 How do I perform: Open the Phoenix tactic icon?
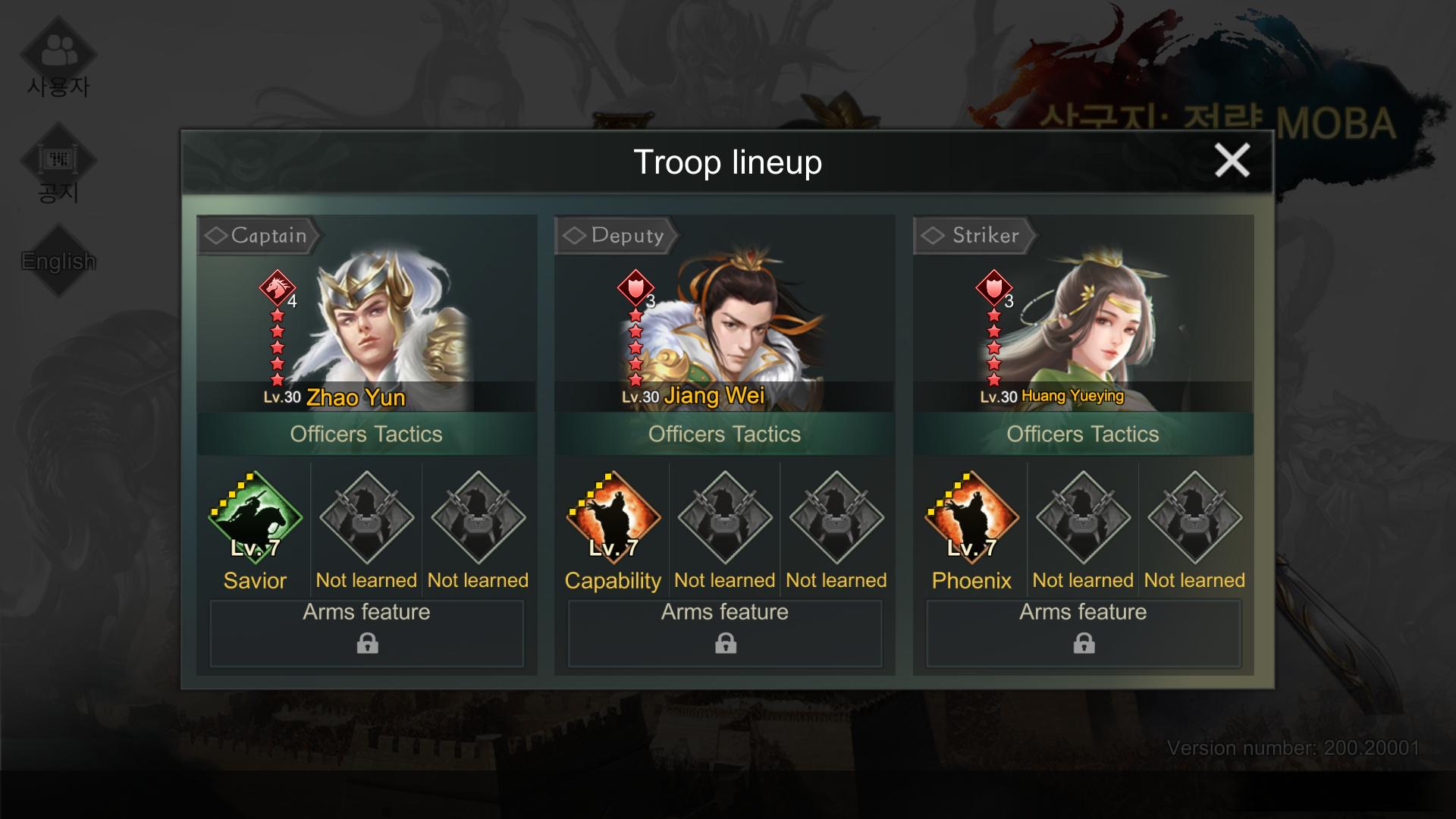pyautogui.click(x=971, y=518)
